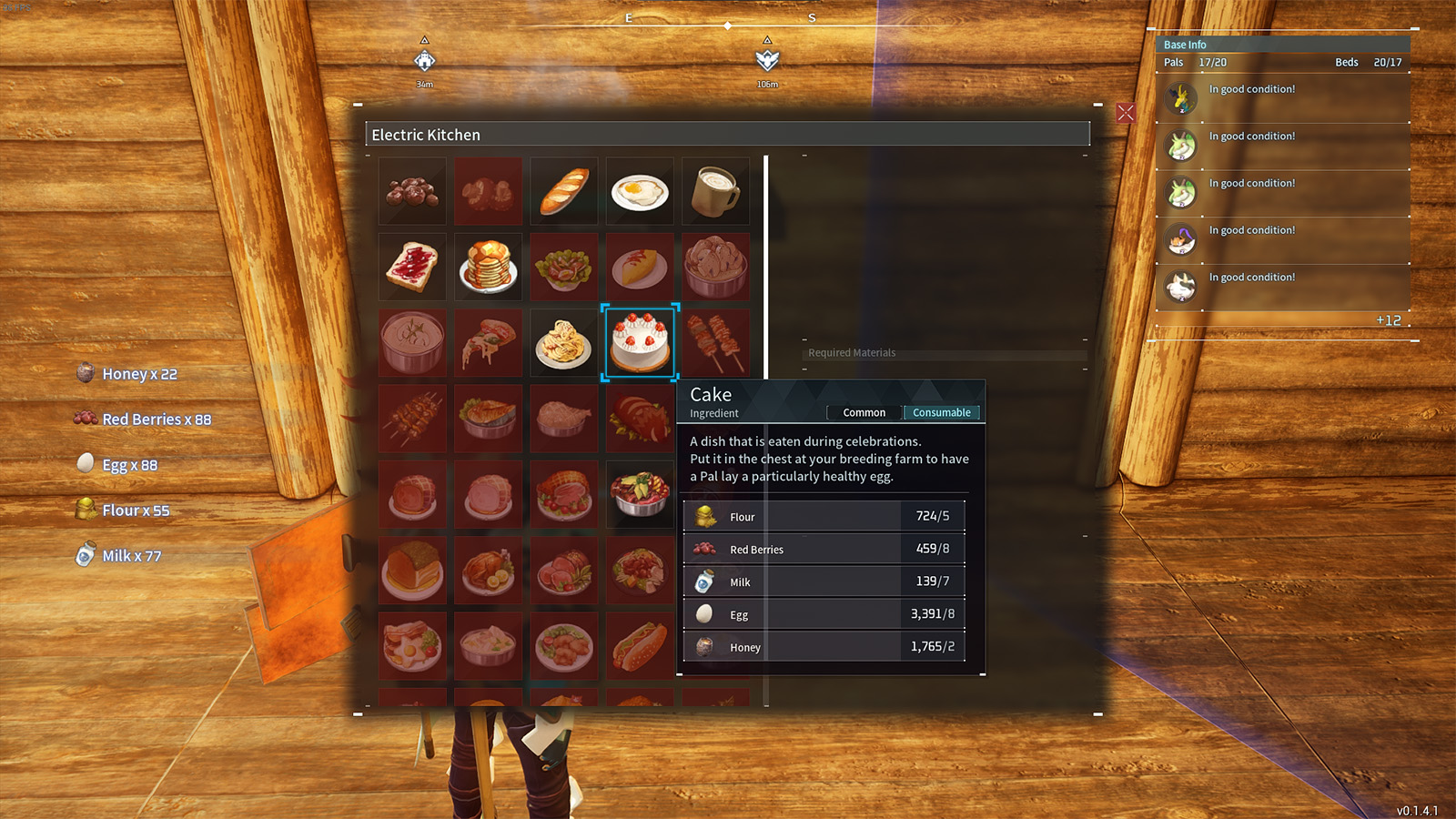Screen dimensions: 1456x819
Task: Click the Honey icon in the inventory list
Action: tap(85, 373)
